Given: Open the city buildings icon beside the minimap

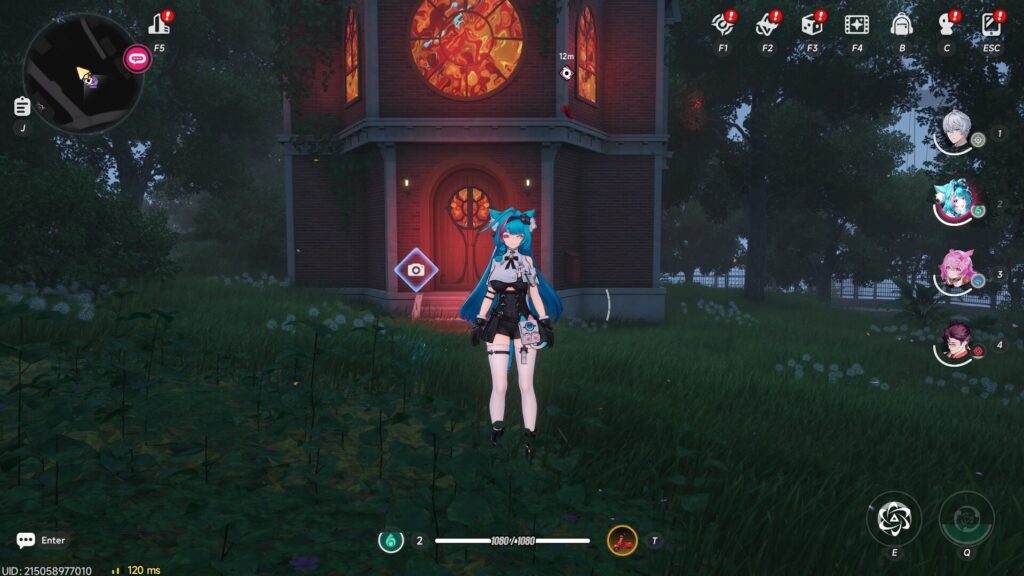Looking at the screenshot, I should (159, 23).
